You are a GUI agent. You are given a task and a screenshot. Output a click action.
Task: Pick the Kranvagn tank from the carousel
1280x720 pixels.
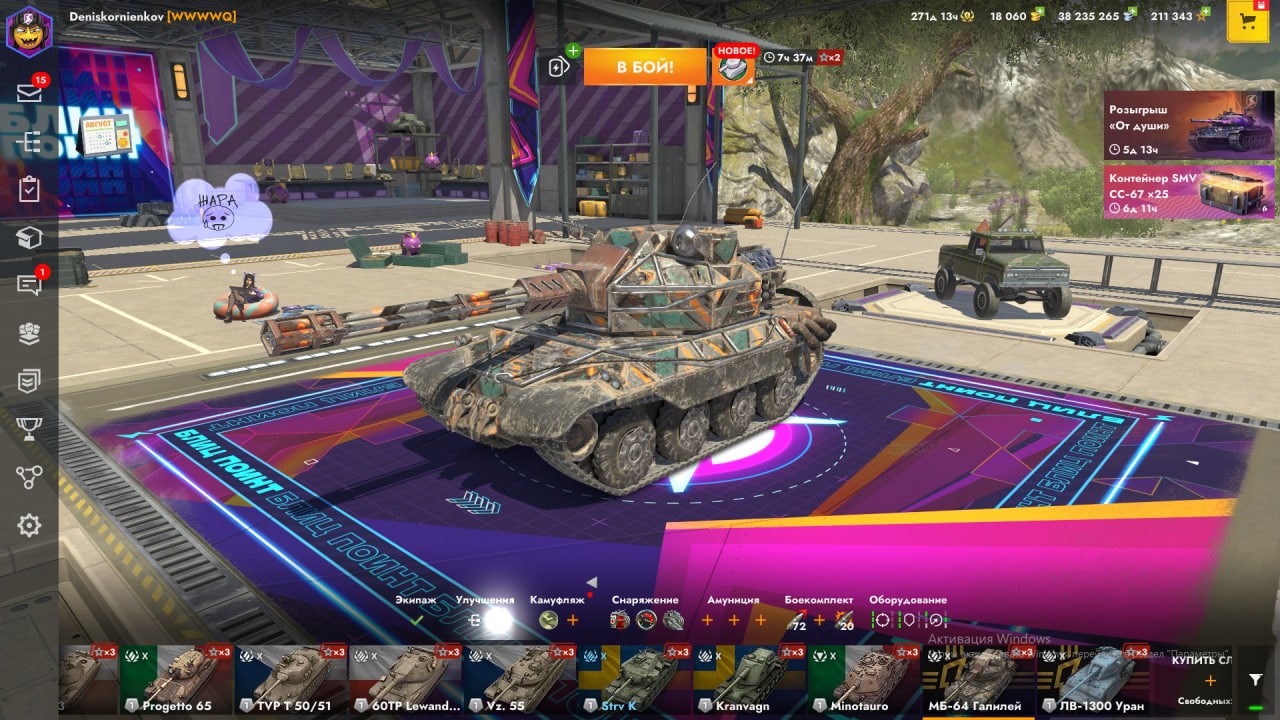pos(749,679)
